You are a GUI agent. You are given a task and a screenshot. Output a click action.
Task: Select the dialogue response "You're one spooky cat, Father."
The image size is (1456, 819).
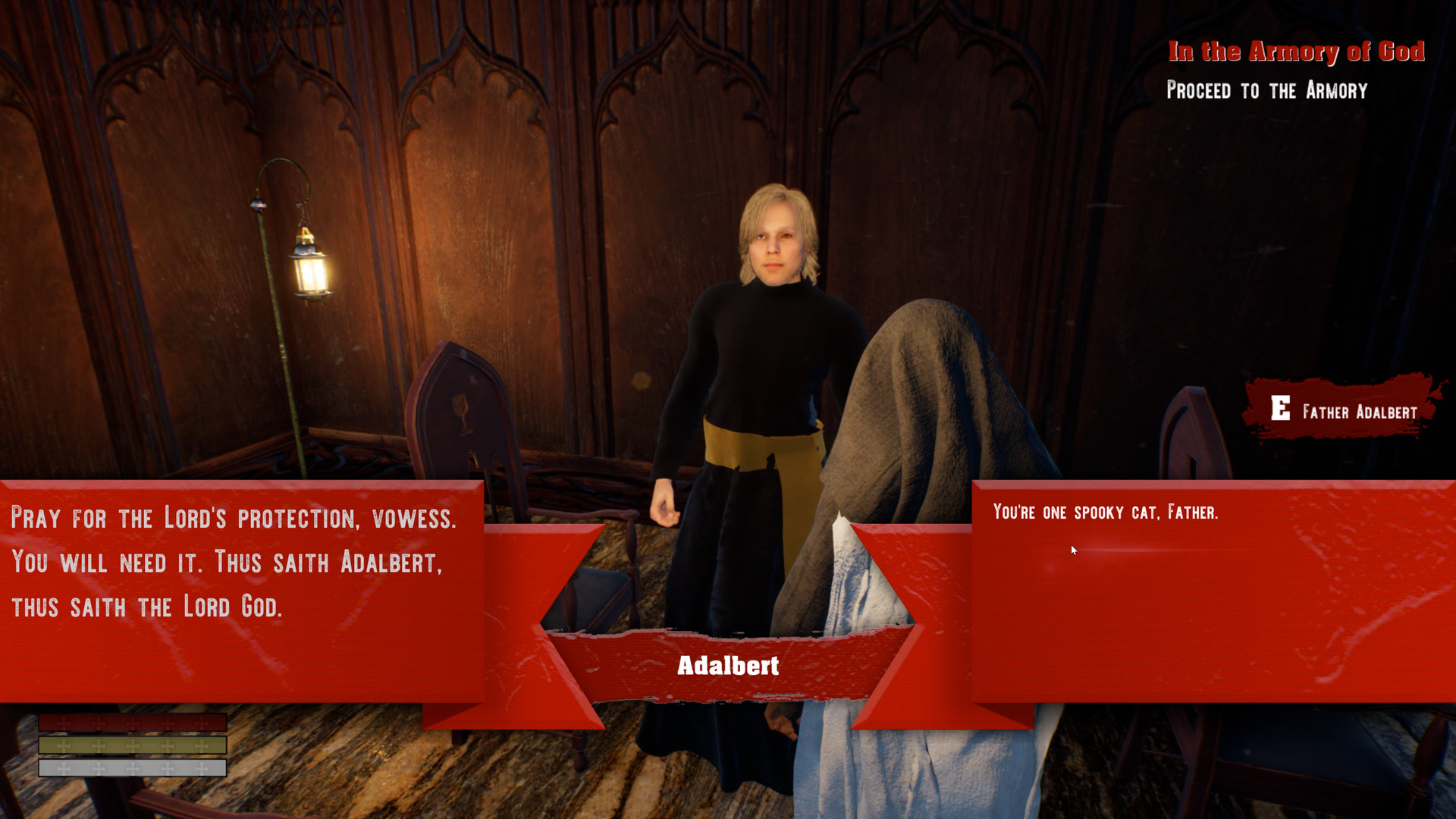[x=1107, y=513]
